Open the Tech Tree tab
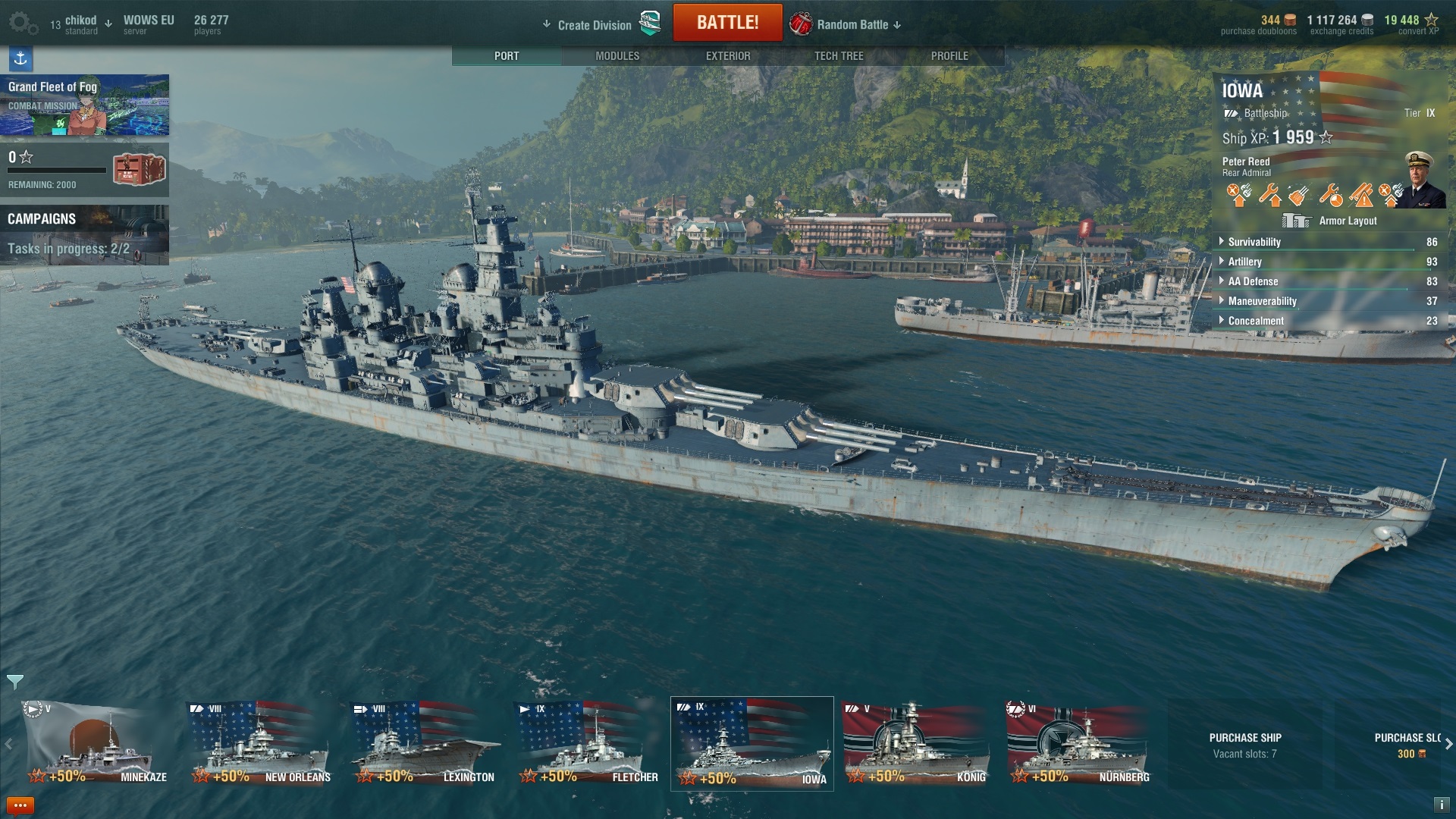This screenshot has width=1456, height=819. point(839,56)
